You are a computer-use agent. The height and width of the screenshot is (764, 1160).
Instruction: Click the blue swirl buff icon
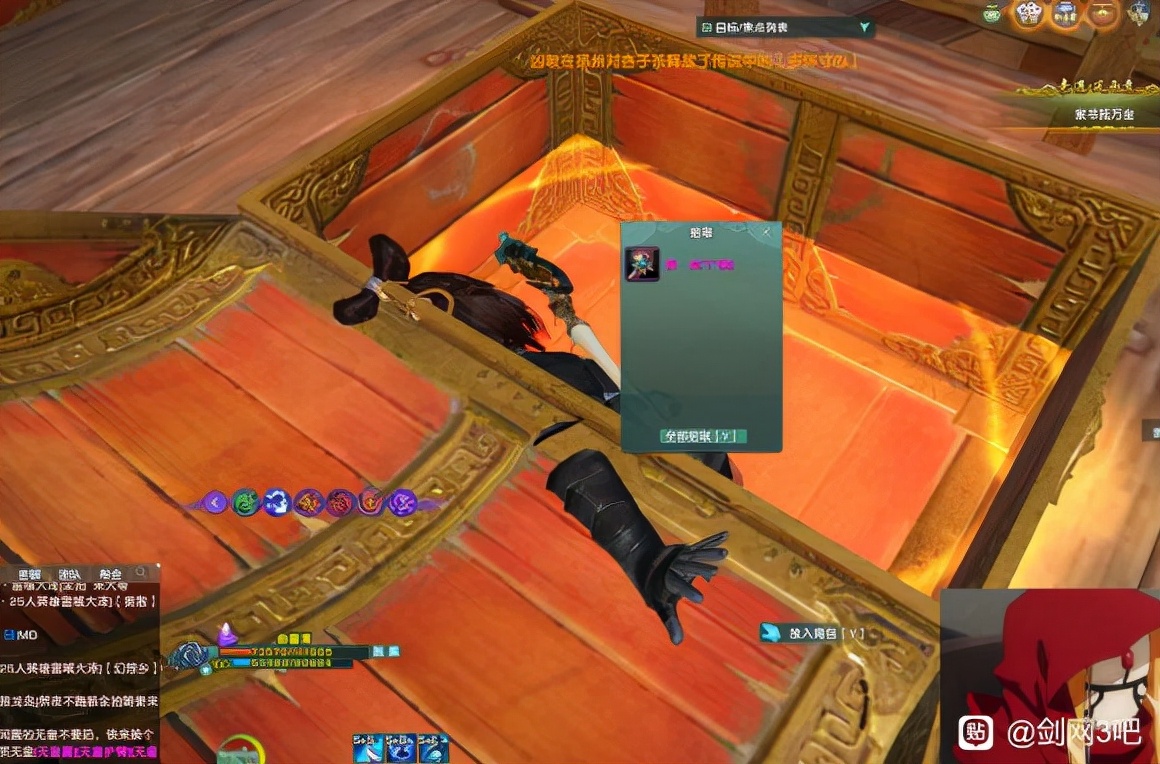point(277,502)
